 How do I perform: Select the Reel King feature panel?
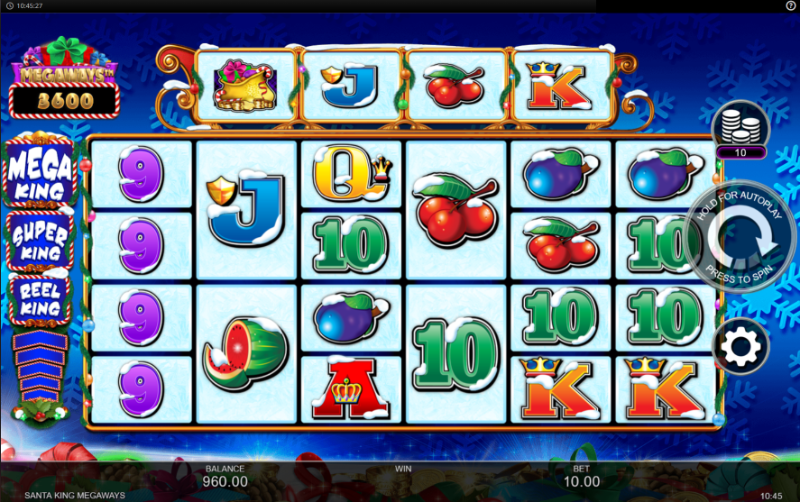42,298
